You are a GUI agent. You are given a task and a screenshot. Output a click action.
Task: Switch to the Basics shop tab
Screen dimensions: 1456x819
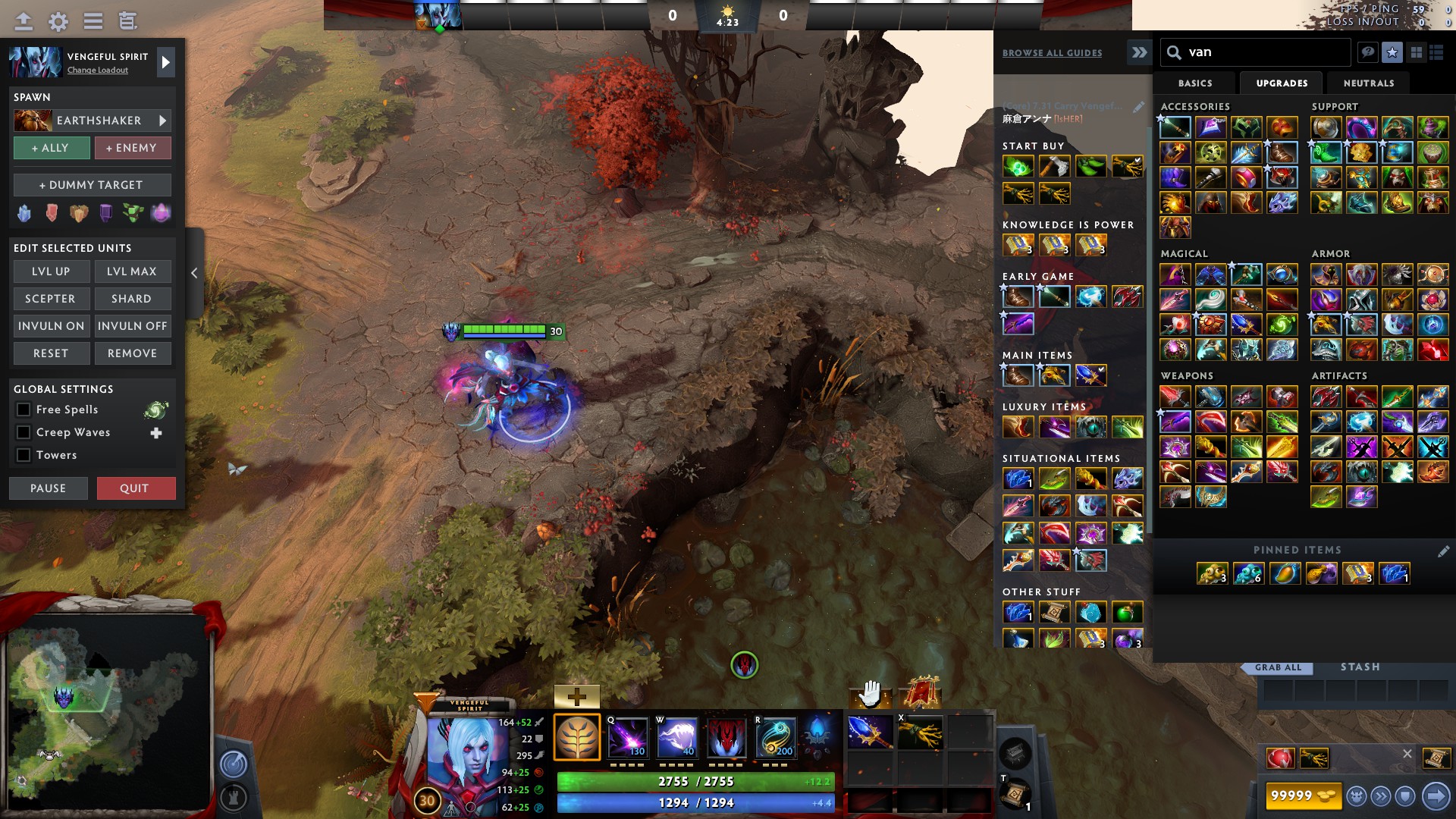(1194, 83)
